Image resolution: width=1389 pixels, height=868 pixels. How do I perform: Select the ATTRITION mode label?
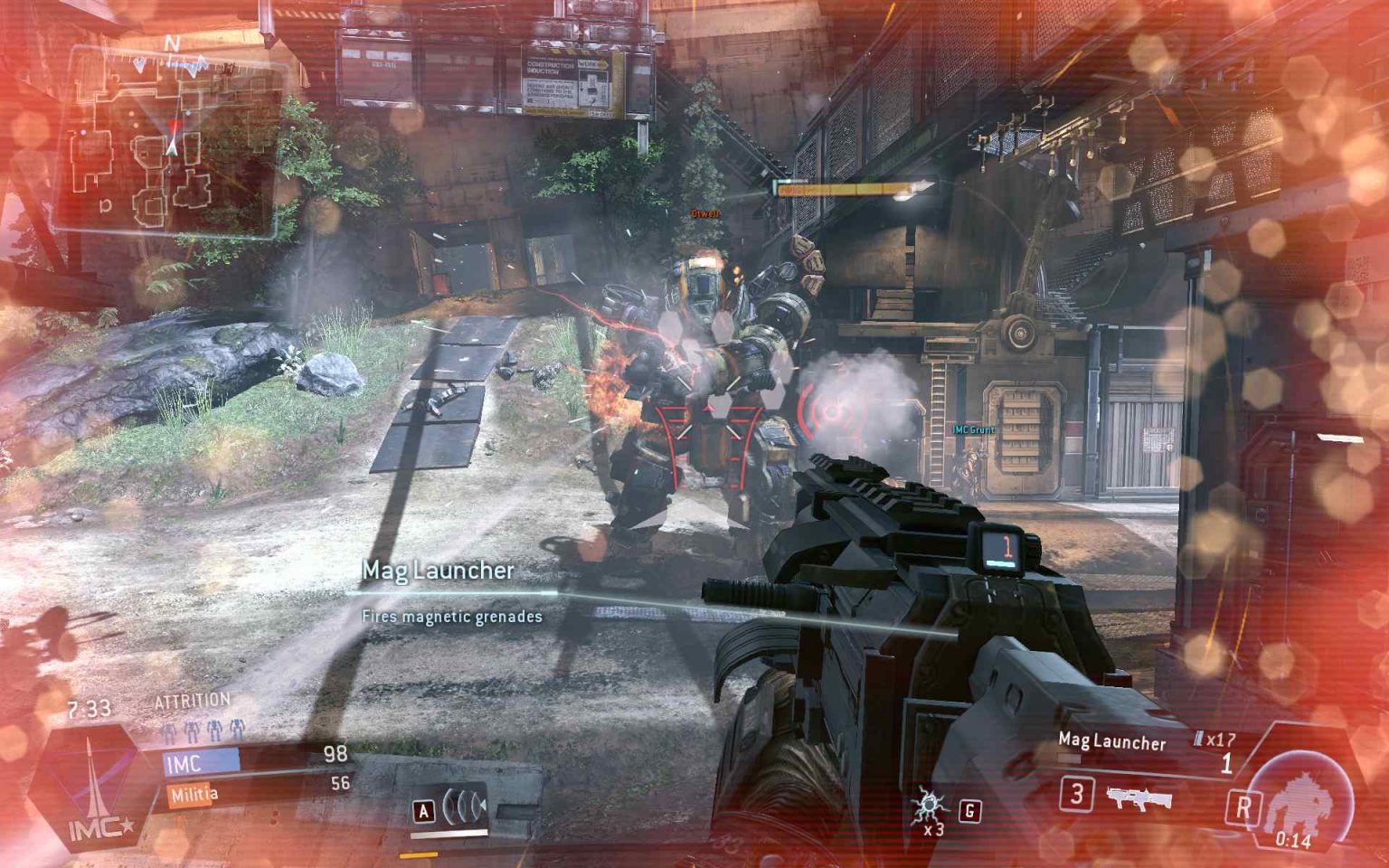(191, 700)
